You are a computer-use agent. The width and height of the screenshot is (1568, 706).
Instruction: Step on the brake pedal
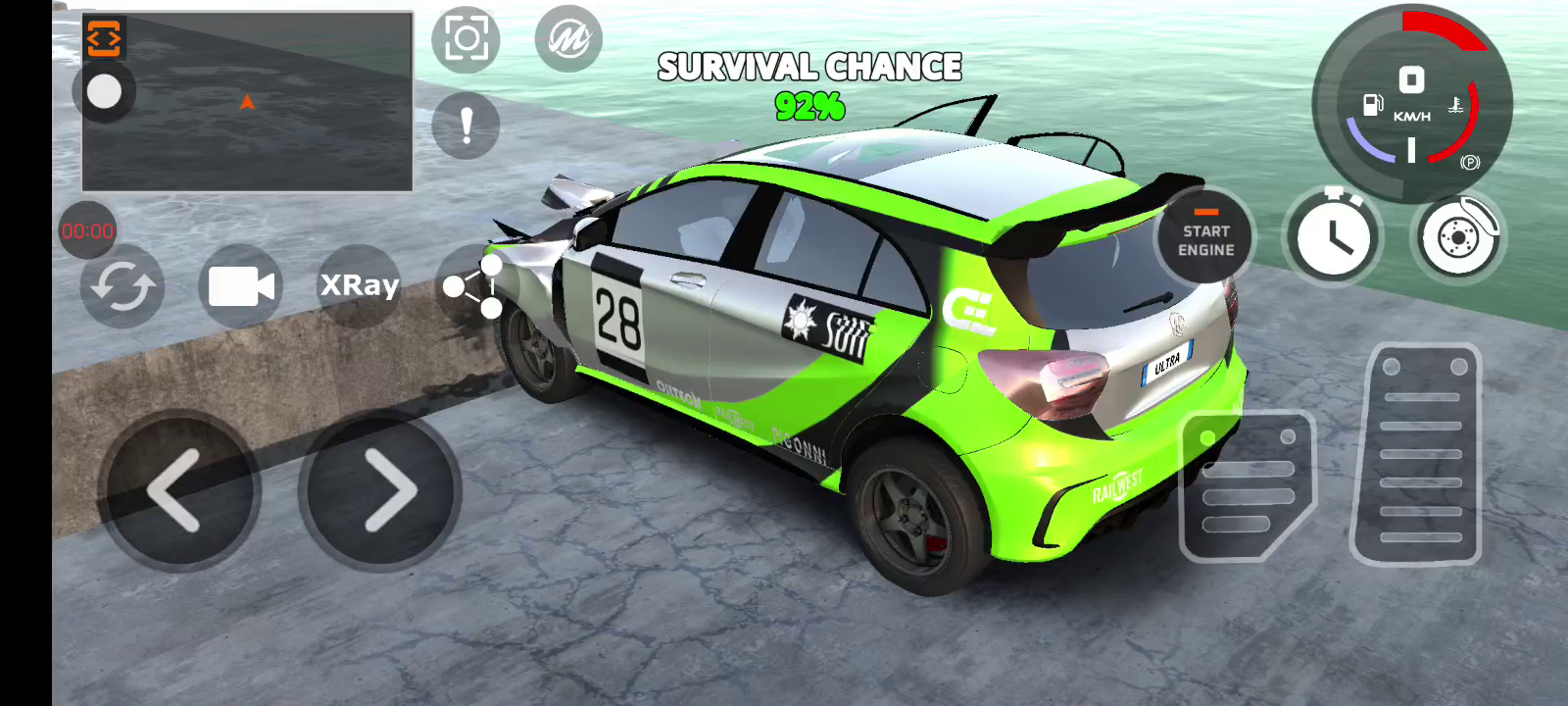click(x=1247, y=485)
